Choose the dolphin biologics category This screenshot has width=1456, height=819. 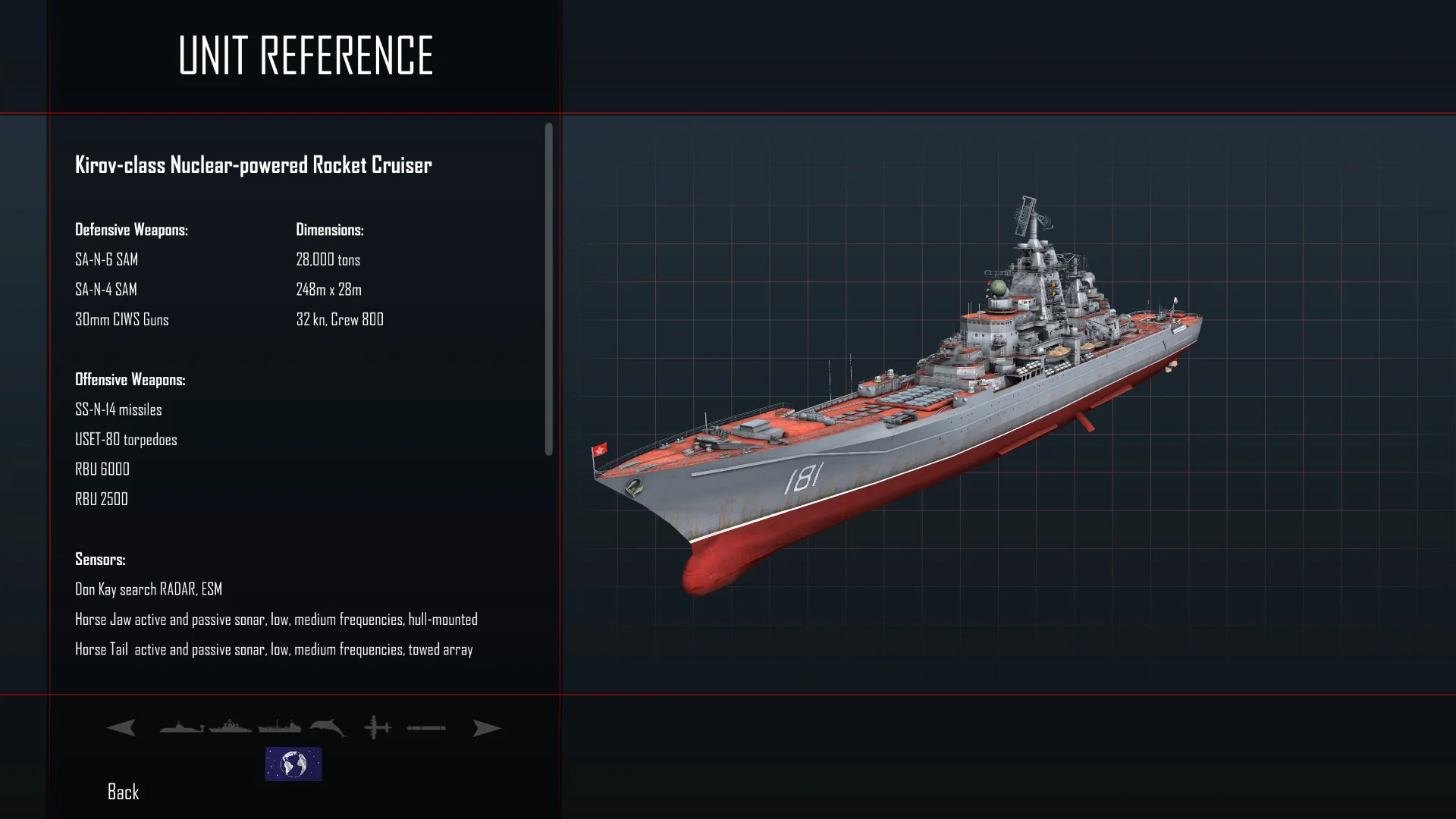(x=328, y=728)
